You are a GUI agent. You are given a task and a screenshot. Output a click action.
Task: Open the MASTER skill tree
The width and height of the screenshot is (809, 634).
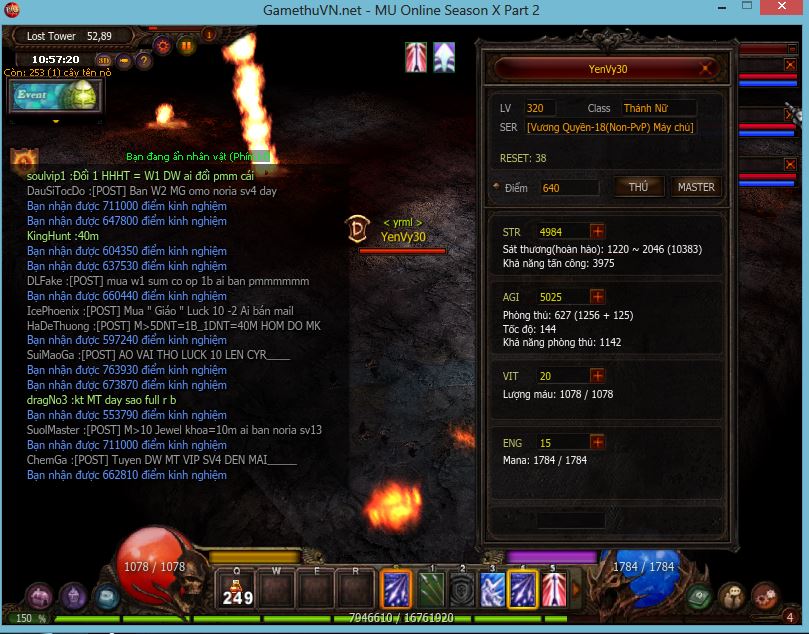point(696,187)
